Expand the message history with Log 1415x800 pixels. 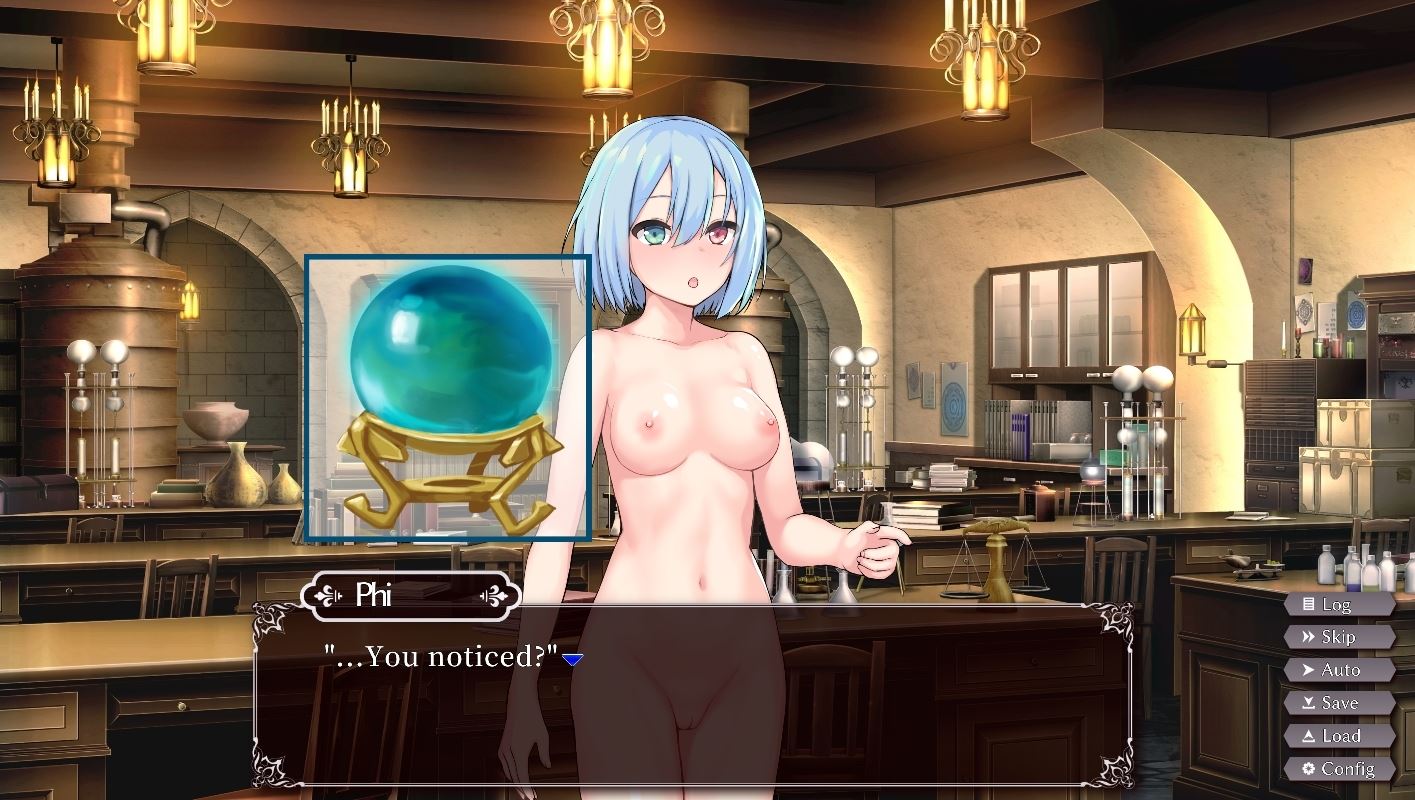tap(1340, 604)
